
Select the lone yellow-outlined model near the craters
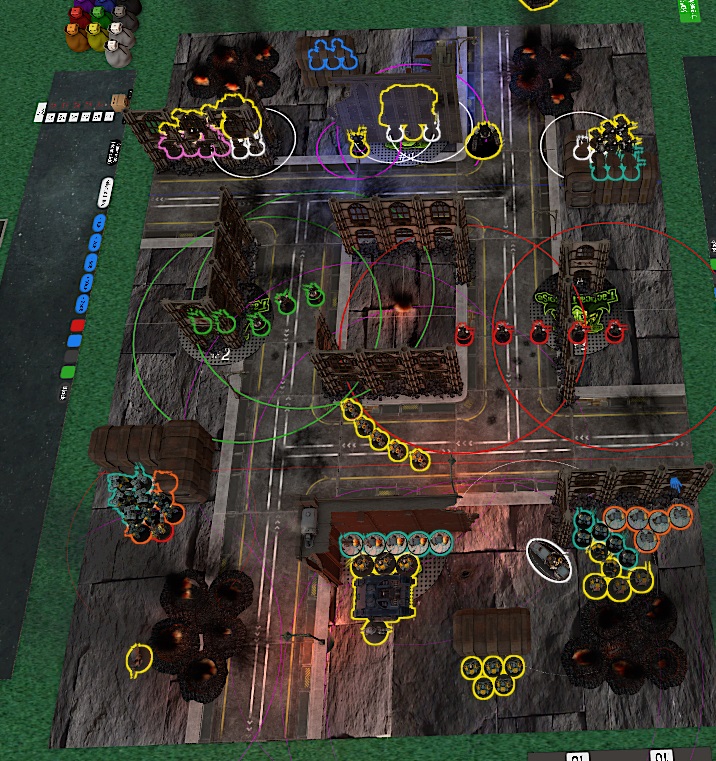pos(139,658)
